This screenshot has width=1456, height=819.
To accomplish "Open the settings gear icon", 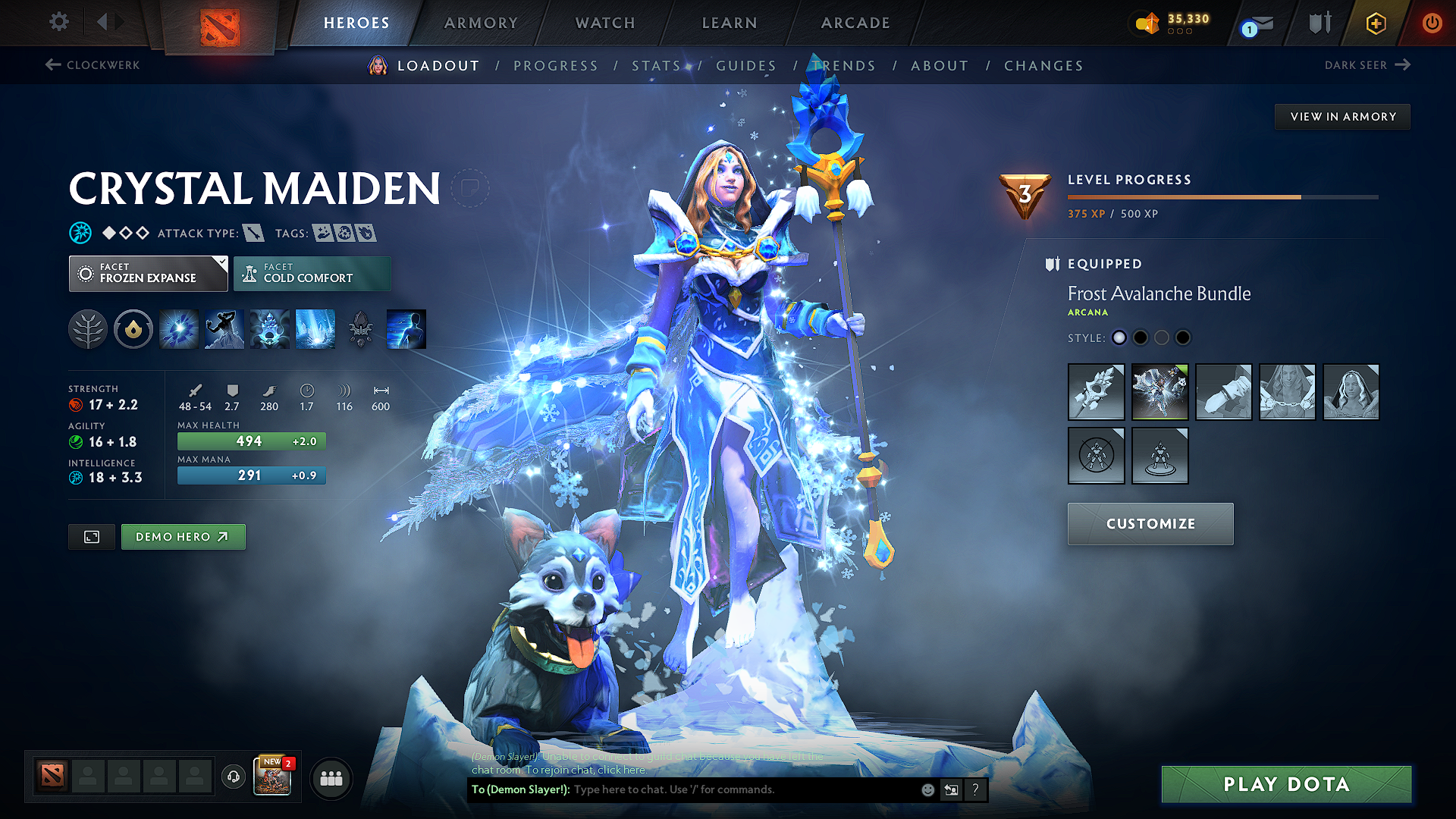I will (x=58, y=22).
